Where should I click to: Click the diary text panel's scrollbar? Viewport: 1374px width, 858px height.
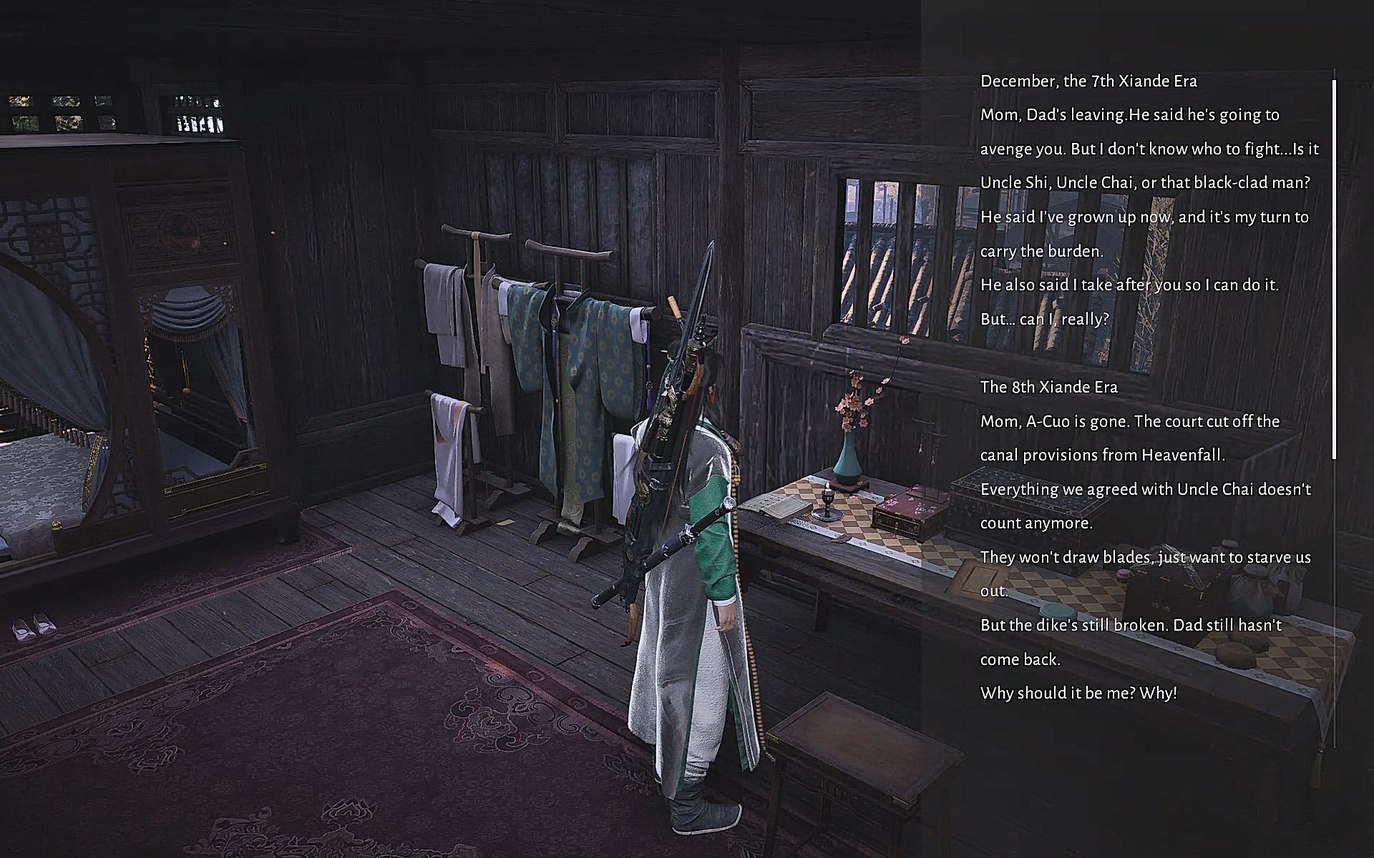coord(1334,270)
